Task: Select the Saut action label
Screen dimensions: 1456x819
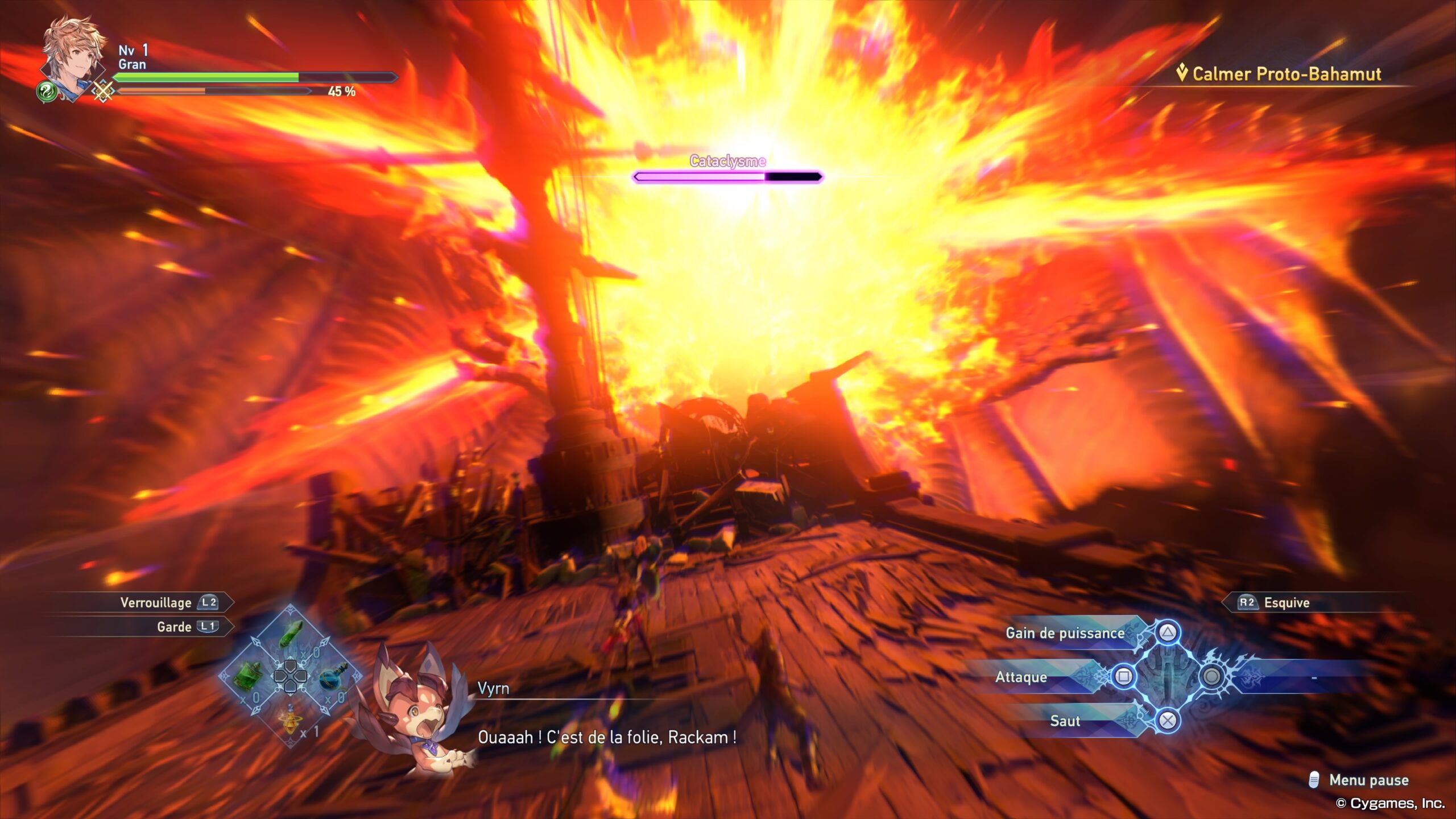Action: pyautogui.click(x=1065, y=721)
